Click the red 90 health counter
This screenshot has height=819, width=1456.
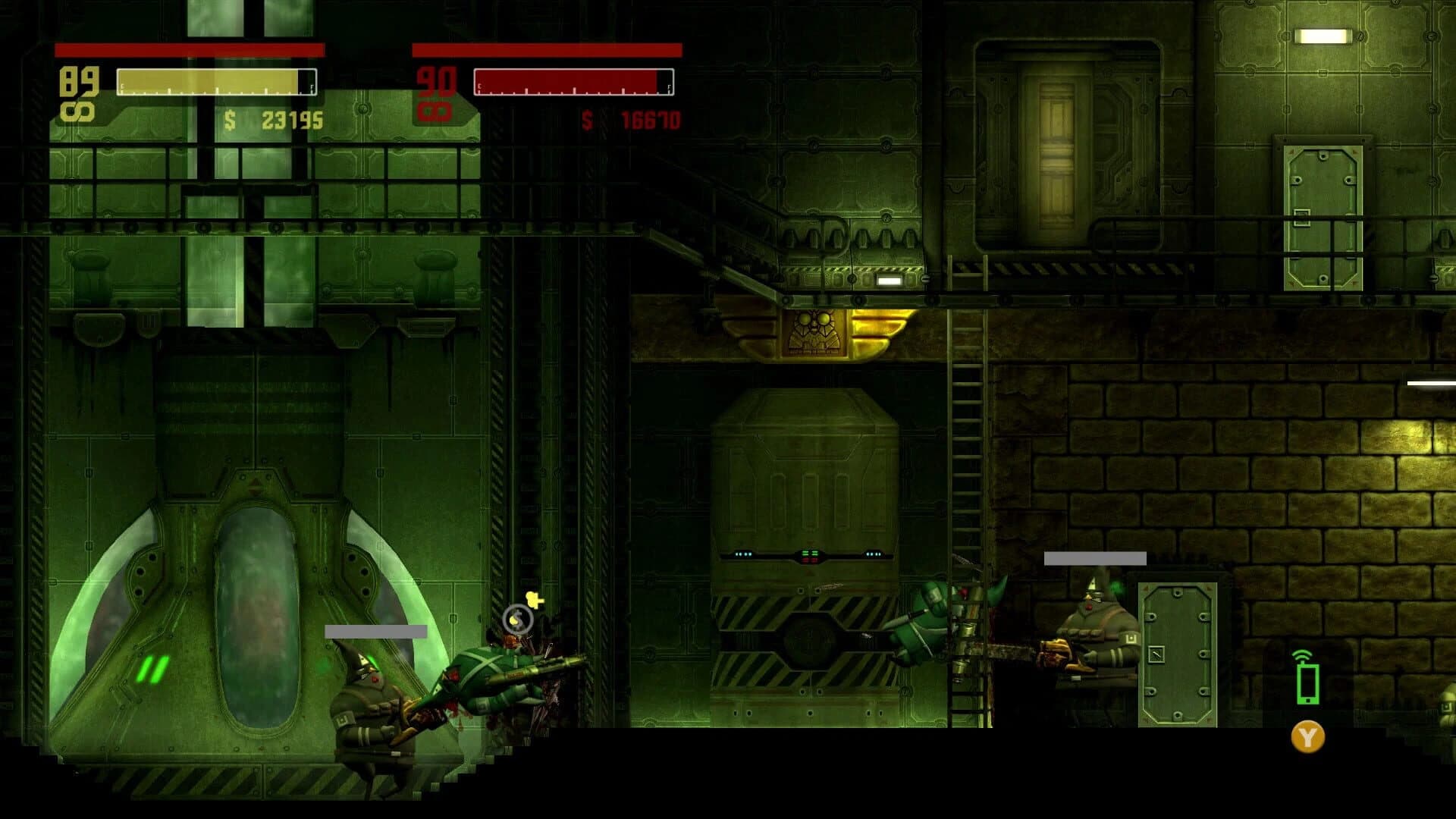click(435, 80)
